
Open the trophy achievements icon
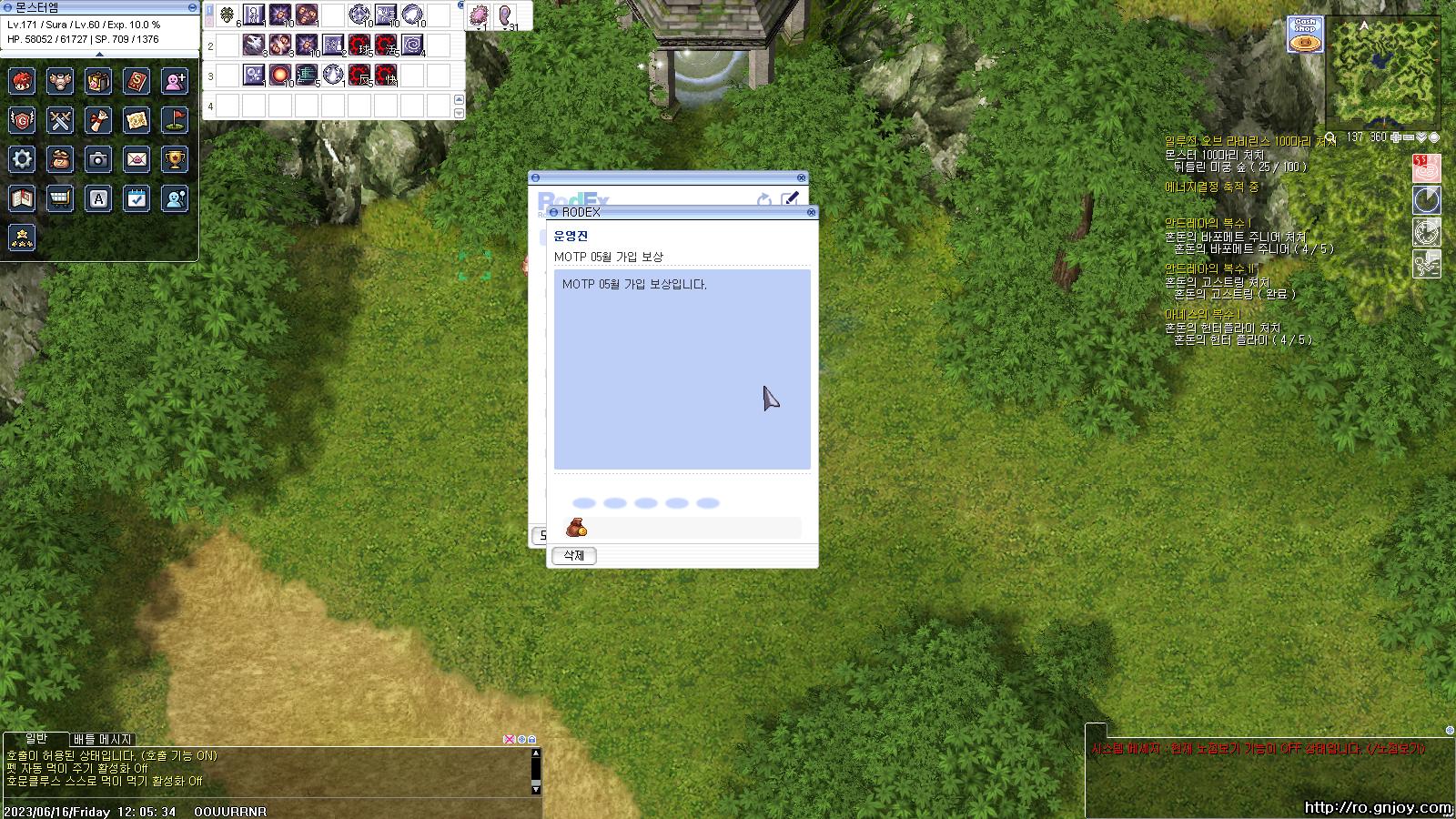[x=175, y=159]
